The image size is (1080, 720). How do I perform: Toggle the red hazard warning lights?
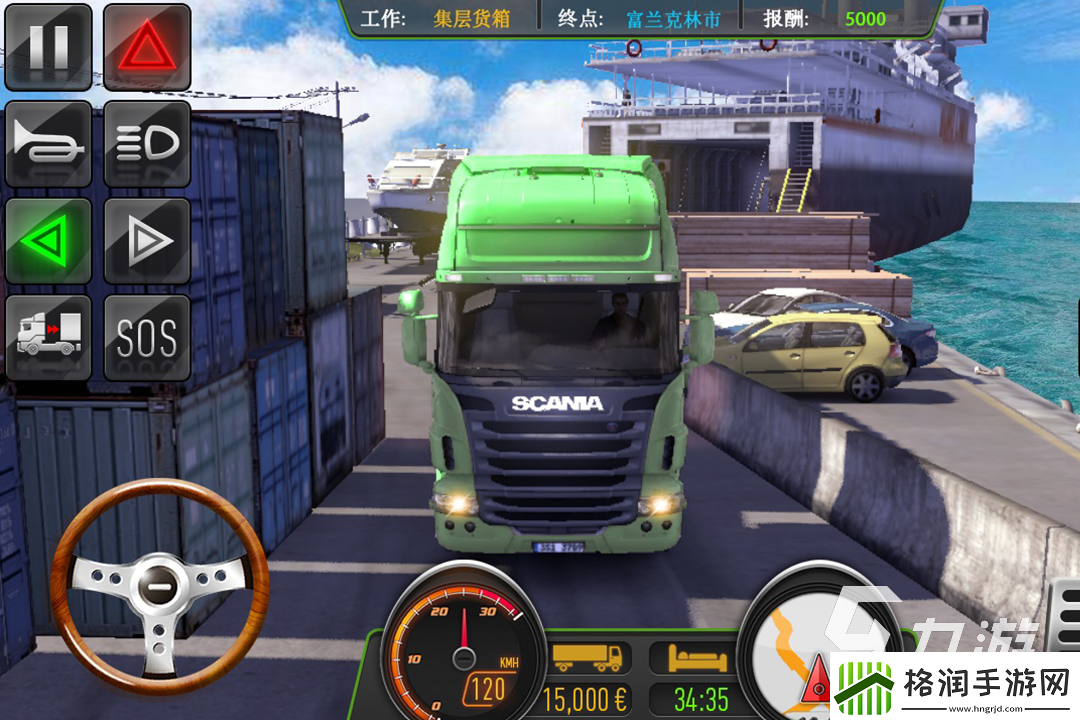pos(147,47)
